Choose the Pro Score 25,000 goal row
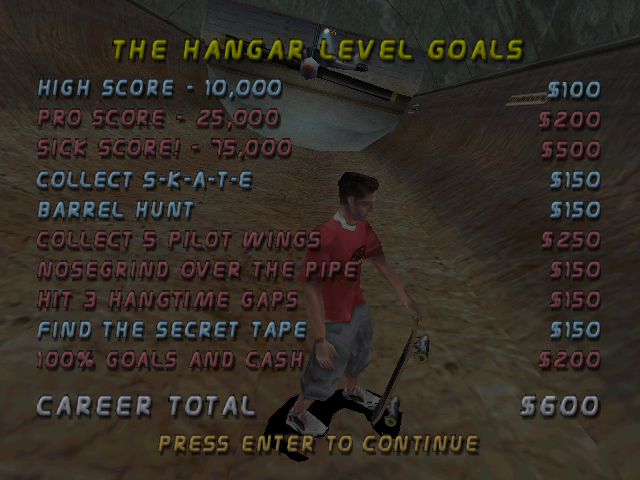The height and width of the screenshot is (480, 640). click(x=160, y=119)
